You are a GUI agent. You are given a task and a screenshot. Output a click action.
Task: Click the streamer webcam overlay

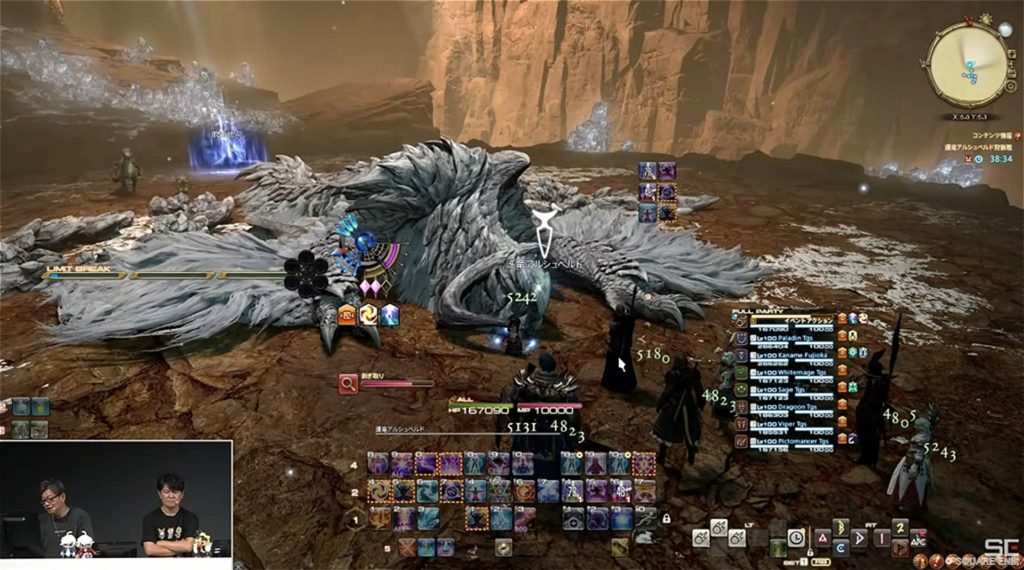pos(116,500)
